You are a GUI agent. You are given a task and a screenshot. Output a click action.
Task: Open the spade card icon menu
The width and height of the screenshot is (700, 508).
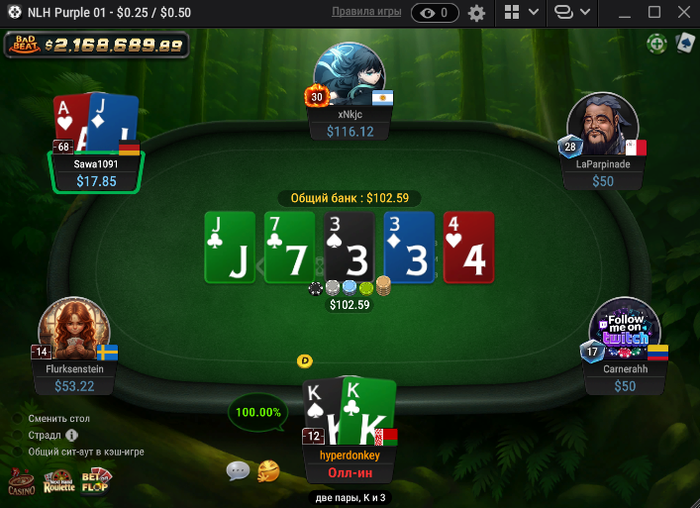(685, 44)
